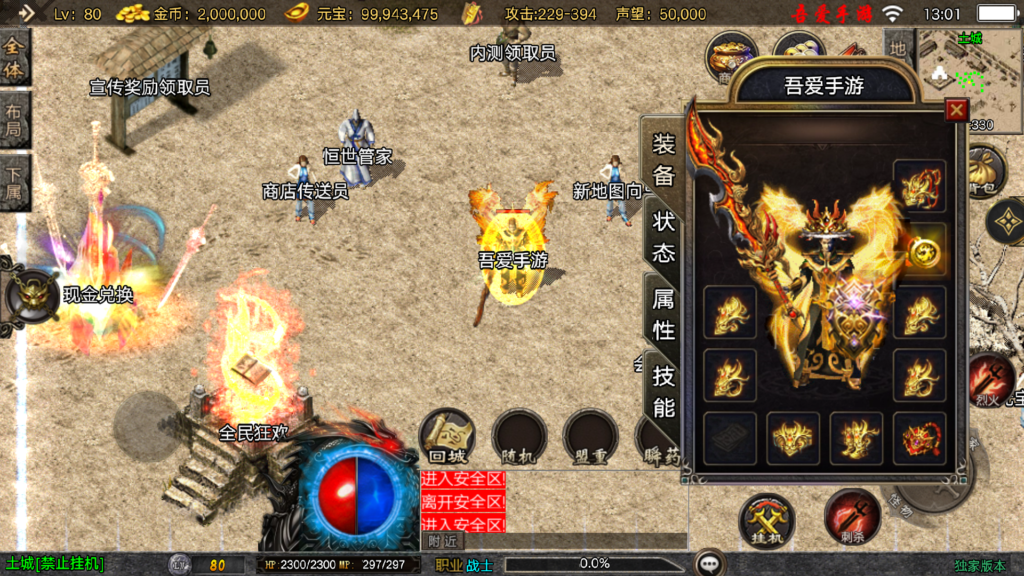Toggle 挂机 auto-battle mode
This screenshot has width=1024, height=576.
click(x=767, y=519)
